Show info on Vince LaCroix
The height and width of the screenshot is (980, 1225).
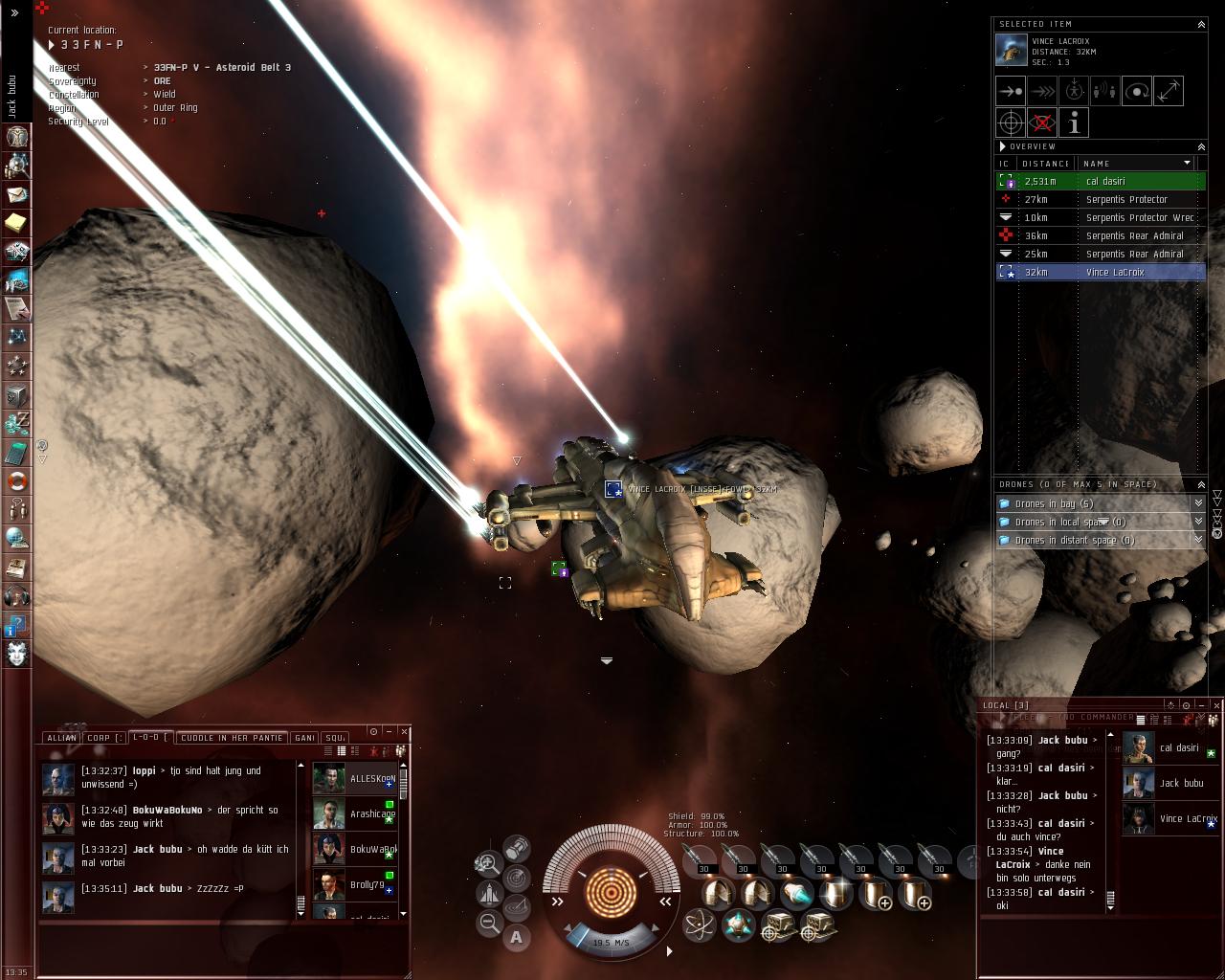[1074, 123]
